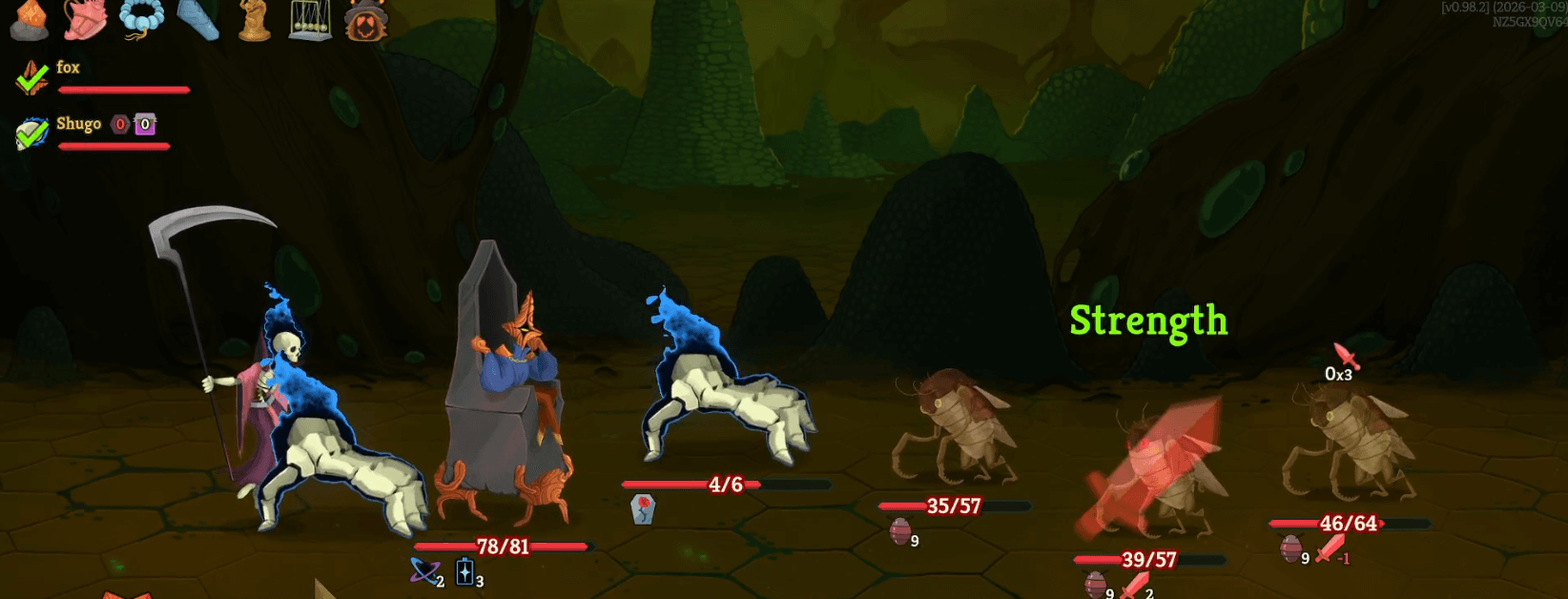
Task: Open the Newton's cradle relic
Action: pos(310,20)
